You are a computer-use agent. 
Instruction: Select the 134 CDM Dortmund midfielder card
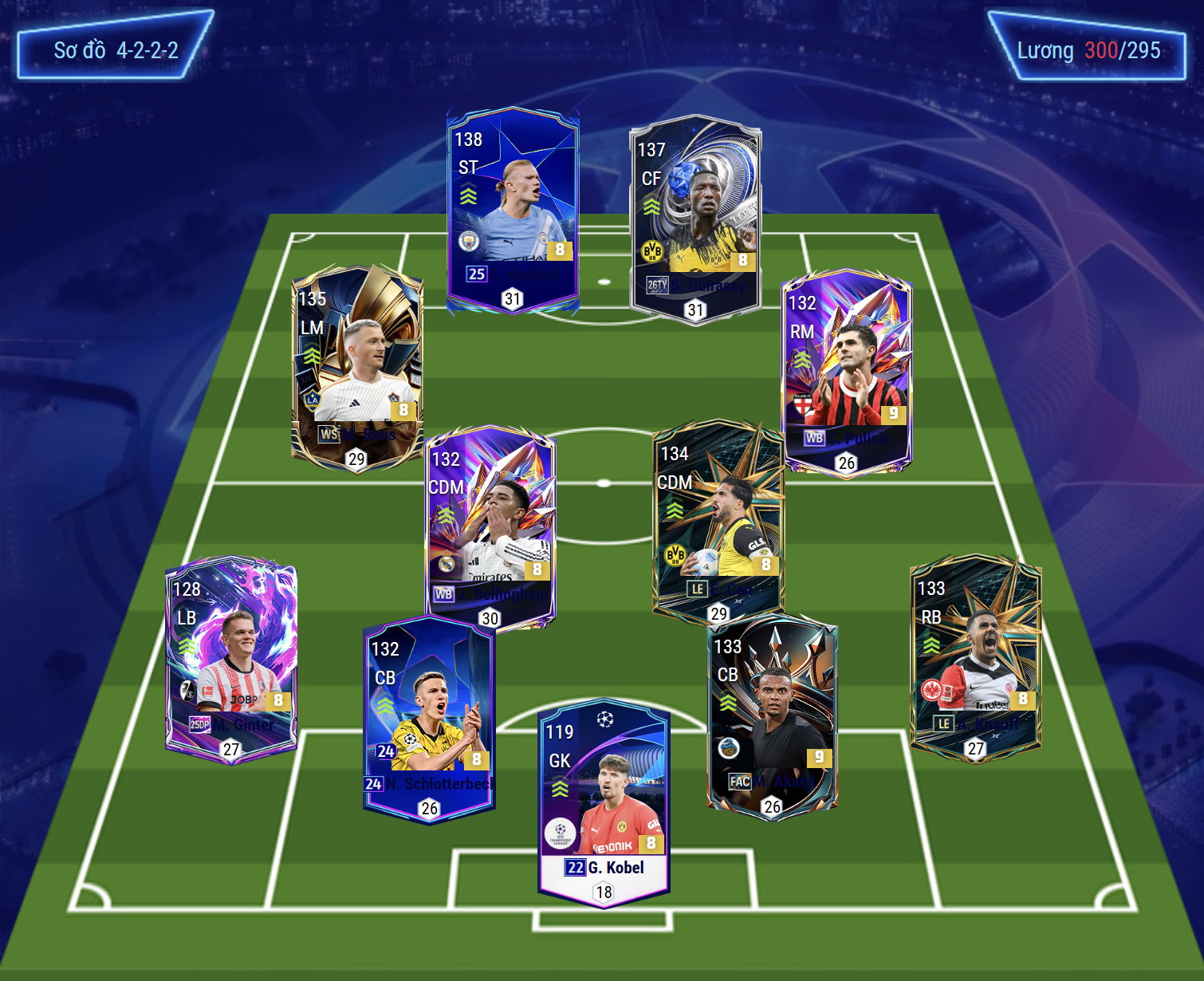(x=718, y=522)
